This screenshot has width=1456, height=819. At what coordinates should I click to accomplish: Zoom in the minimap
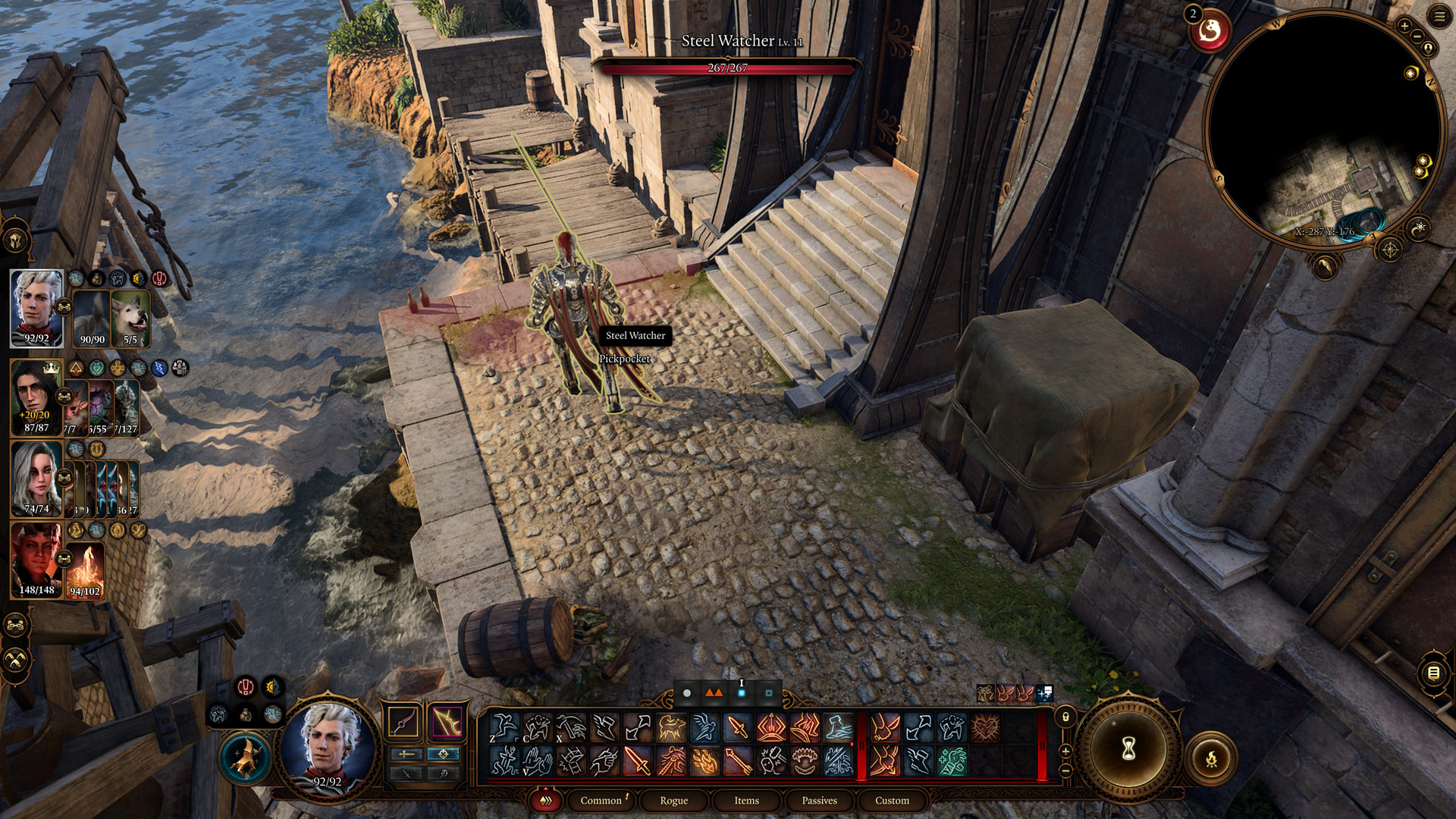coord(1404,27)
